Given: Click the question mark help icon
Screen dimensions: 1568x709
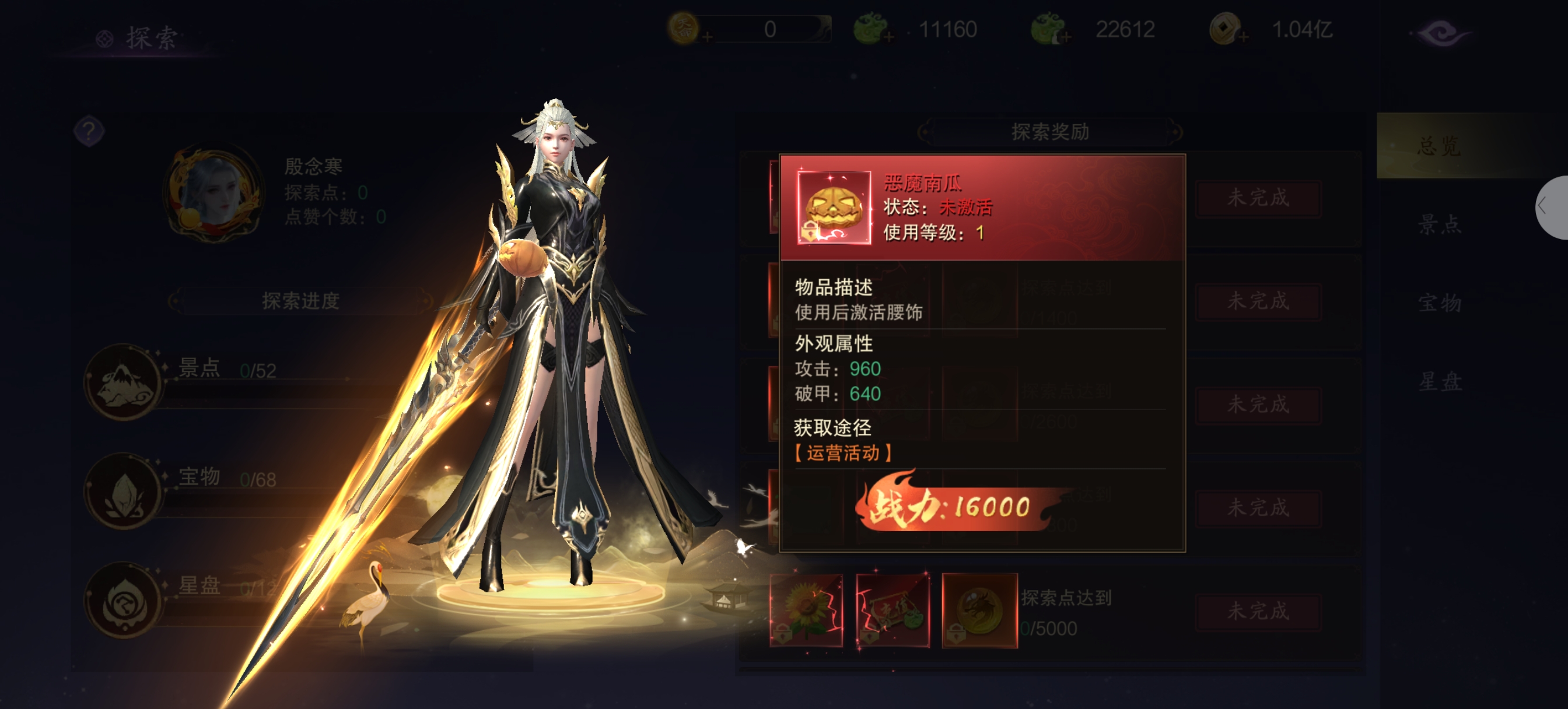Looking at the screenshot, I should pos(89,130).
